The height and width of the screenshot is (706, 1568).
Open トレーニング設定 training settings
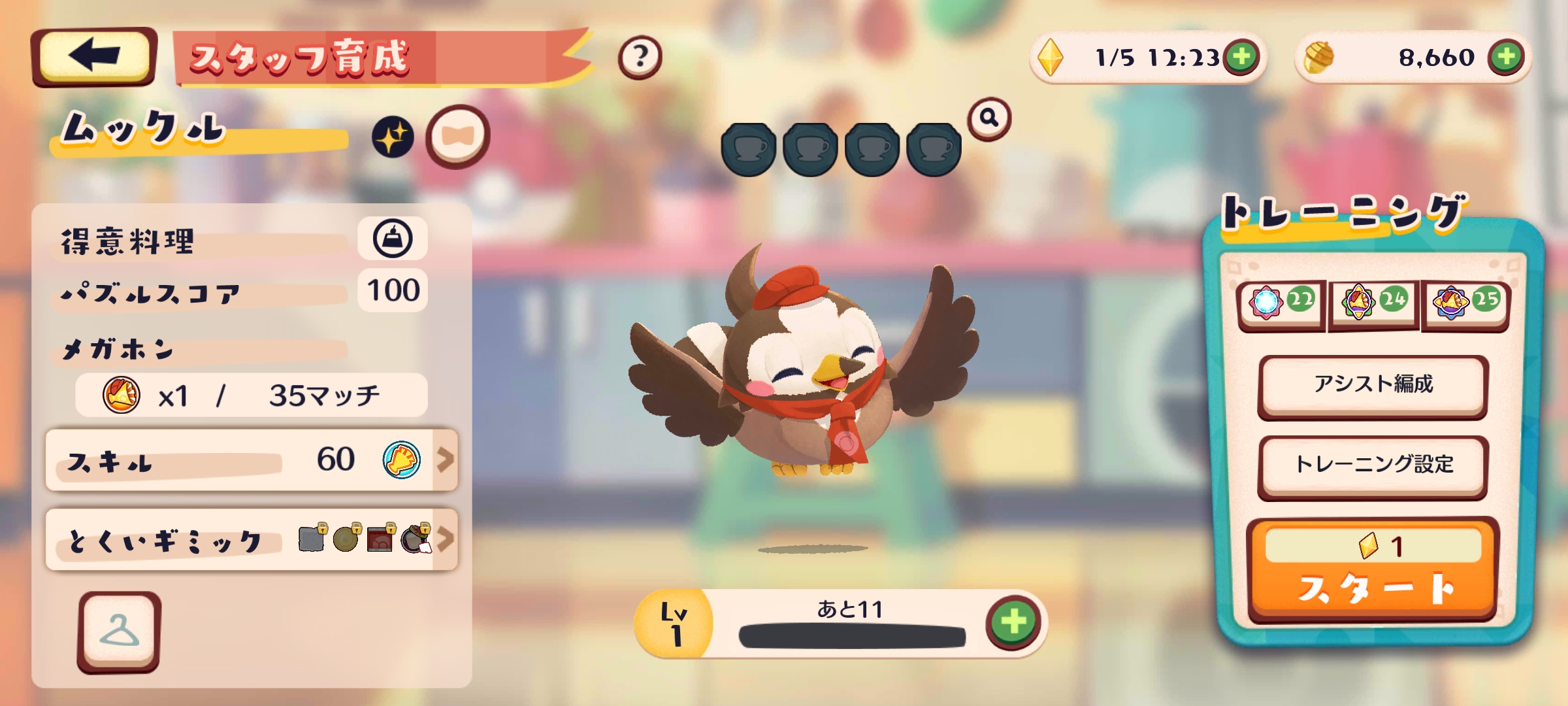1373,465
